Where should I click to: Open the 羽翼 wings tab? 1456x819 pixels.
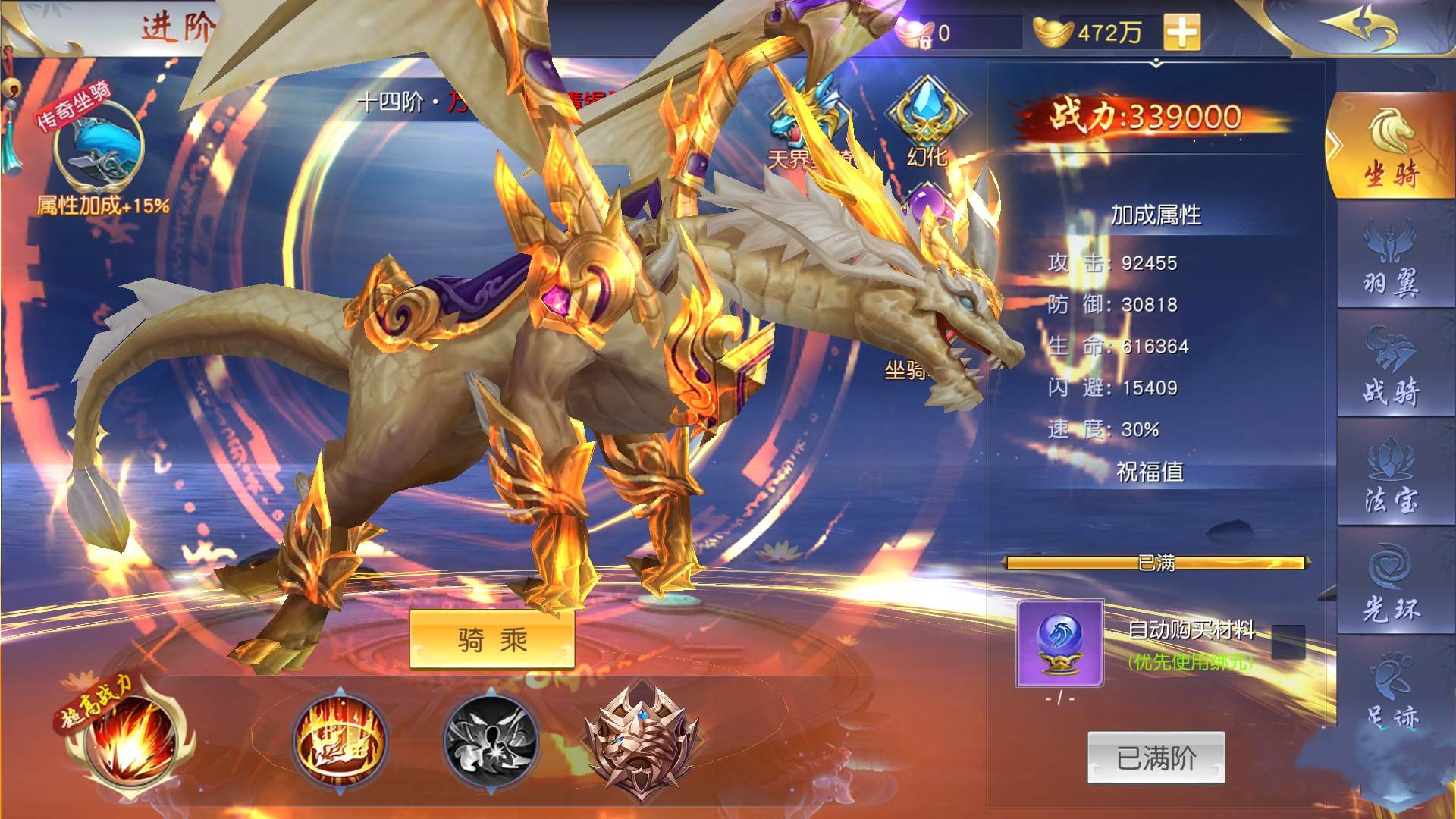tap(1392, 257)
